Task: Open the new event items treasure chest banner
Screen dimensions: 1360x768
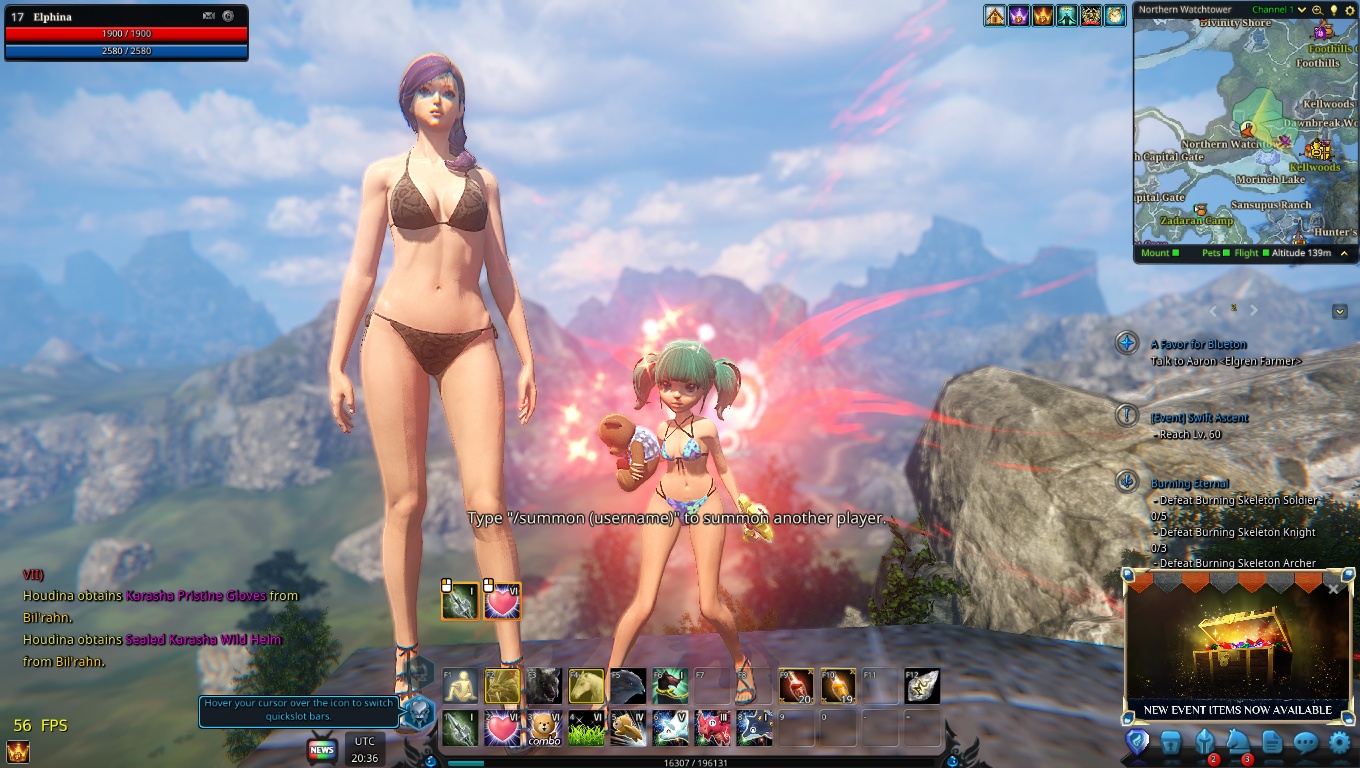Action: [x=1237, y=650]
